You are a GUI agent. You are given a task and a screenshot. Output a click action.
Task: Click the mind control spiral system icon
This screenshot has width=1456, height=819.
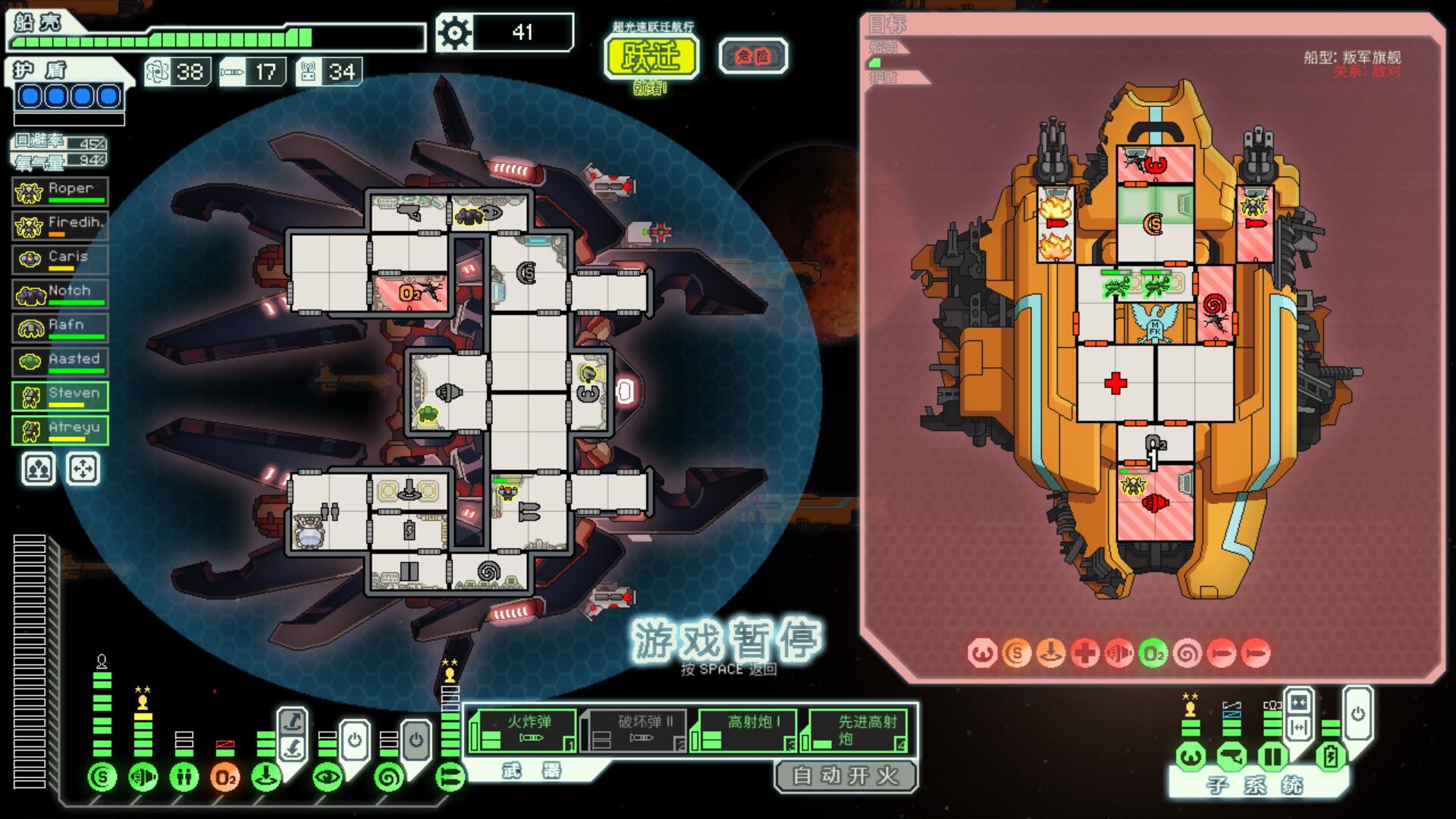(x=389, y=777)
